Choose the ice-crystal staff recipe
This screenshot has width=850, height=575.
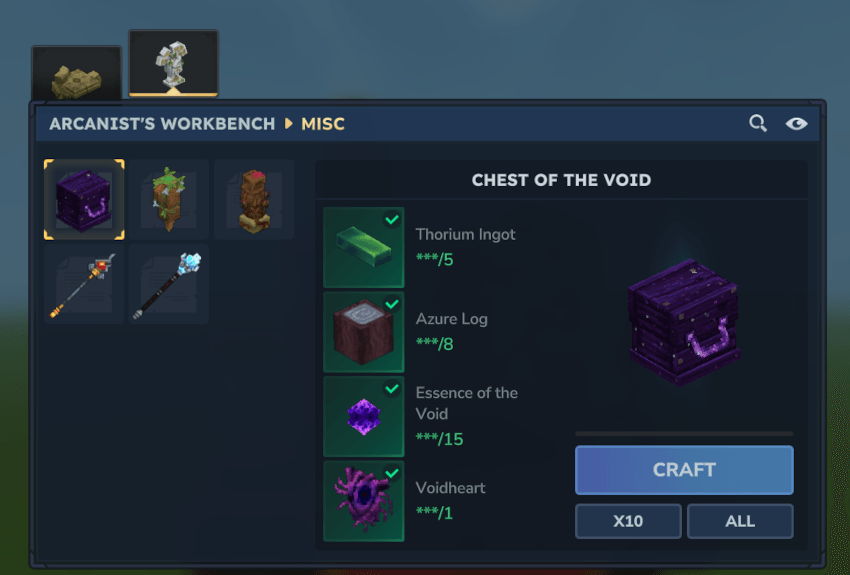click(x=169, y=285)
